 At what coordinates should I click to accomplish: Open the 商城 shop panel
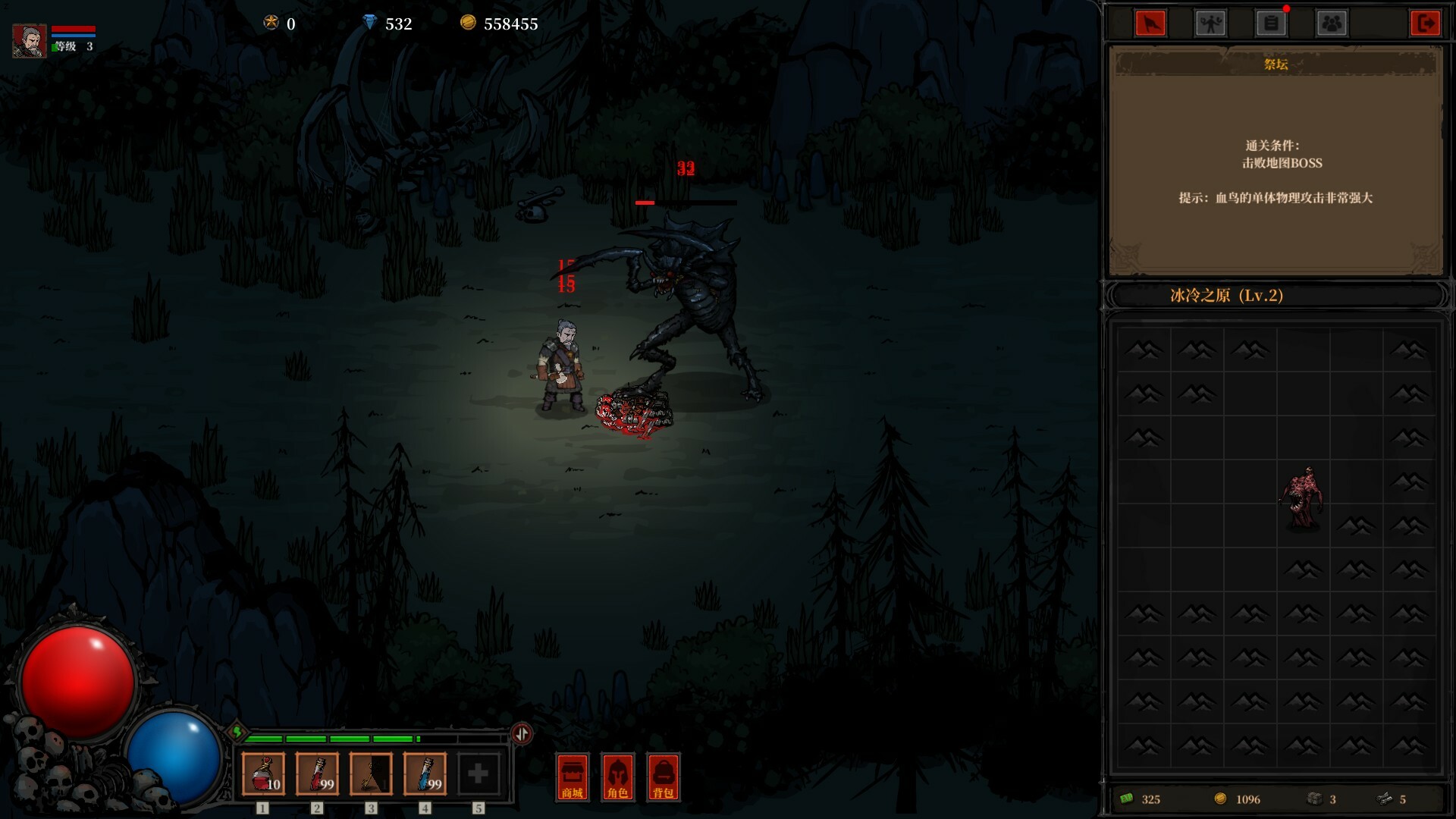[x=573, y=777]
